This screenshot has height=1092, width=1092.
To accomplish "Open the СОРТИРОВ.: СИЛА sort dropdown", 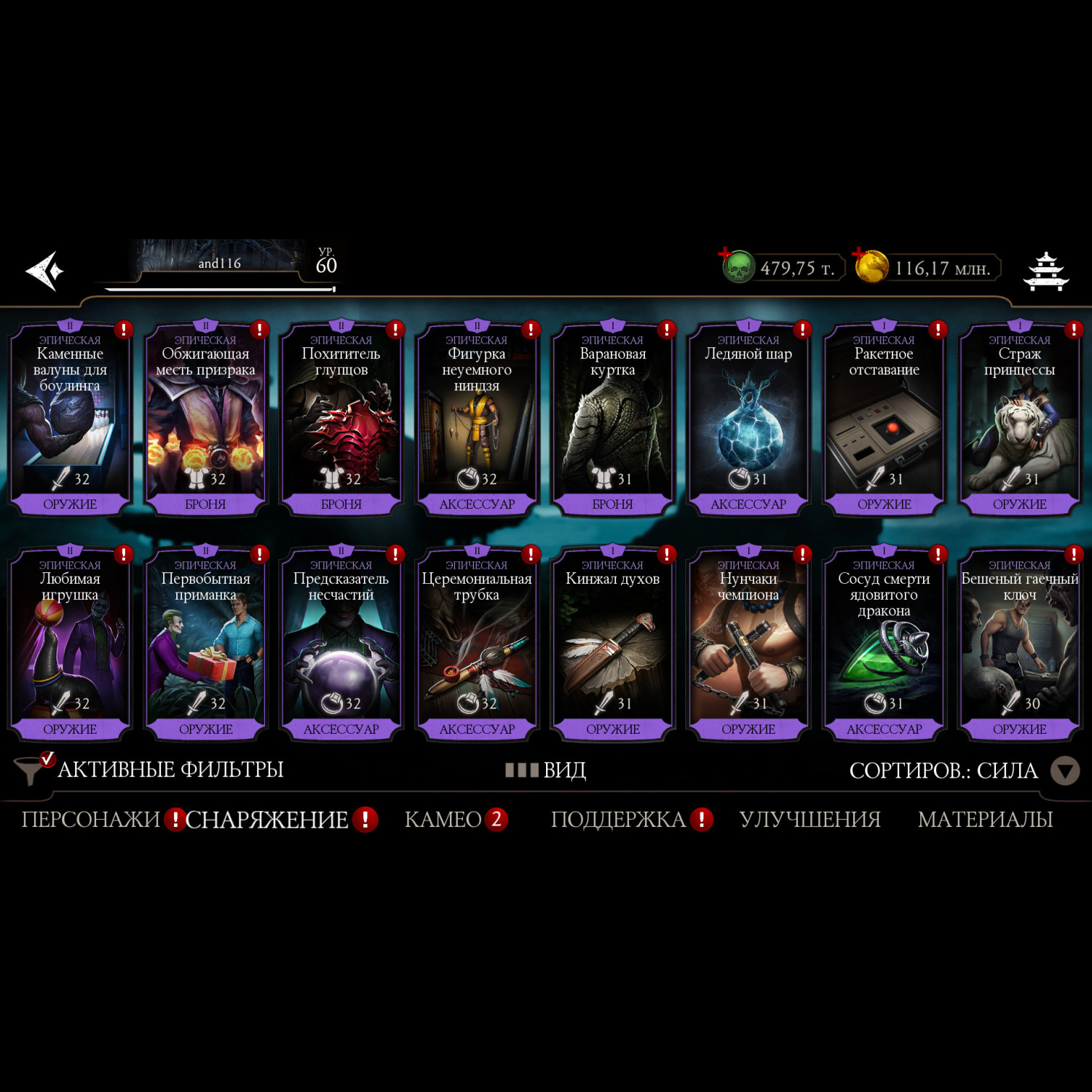I will 962,770.
